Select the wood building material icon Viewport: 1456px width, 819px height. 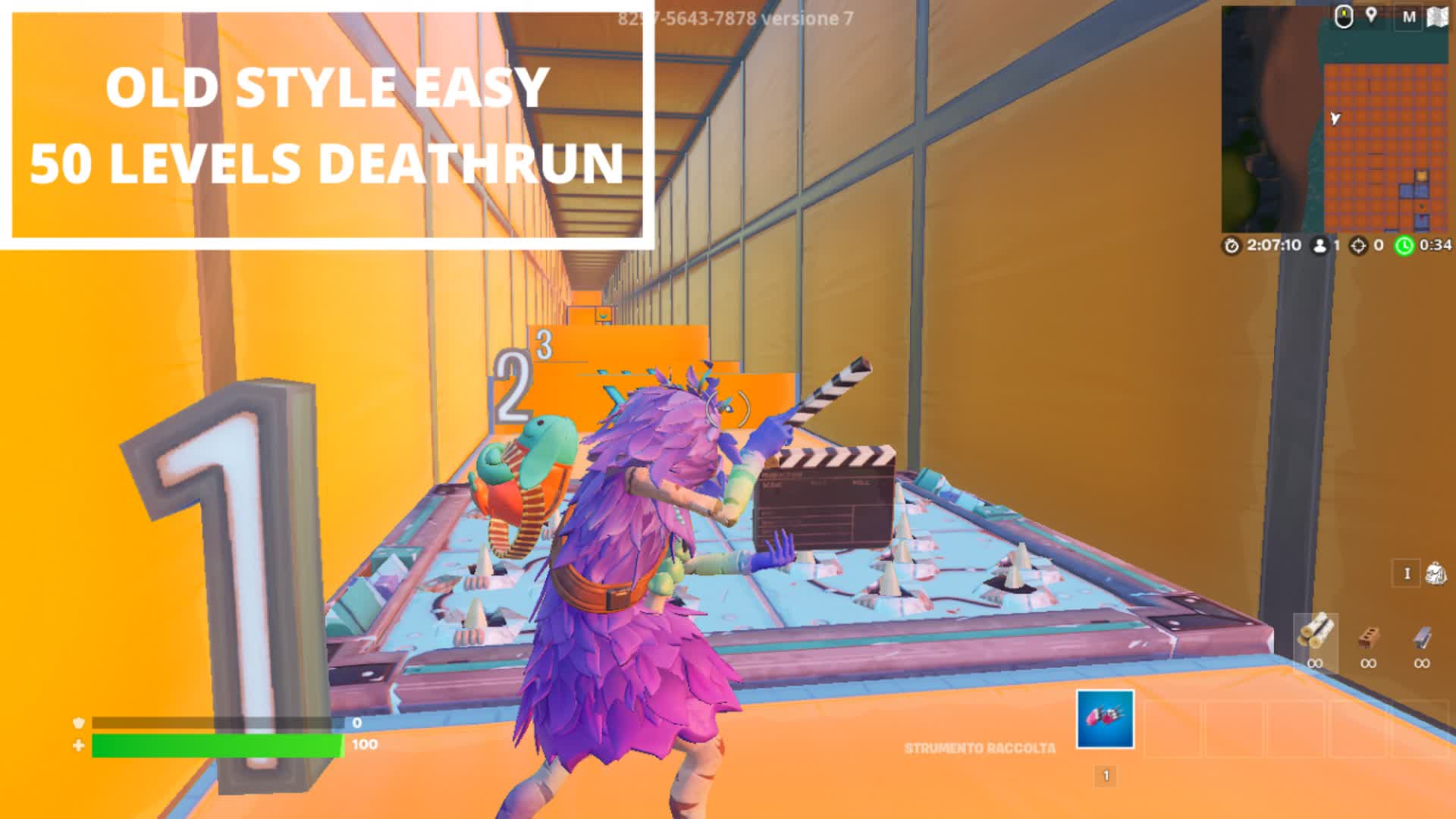point(1316,628)
